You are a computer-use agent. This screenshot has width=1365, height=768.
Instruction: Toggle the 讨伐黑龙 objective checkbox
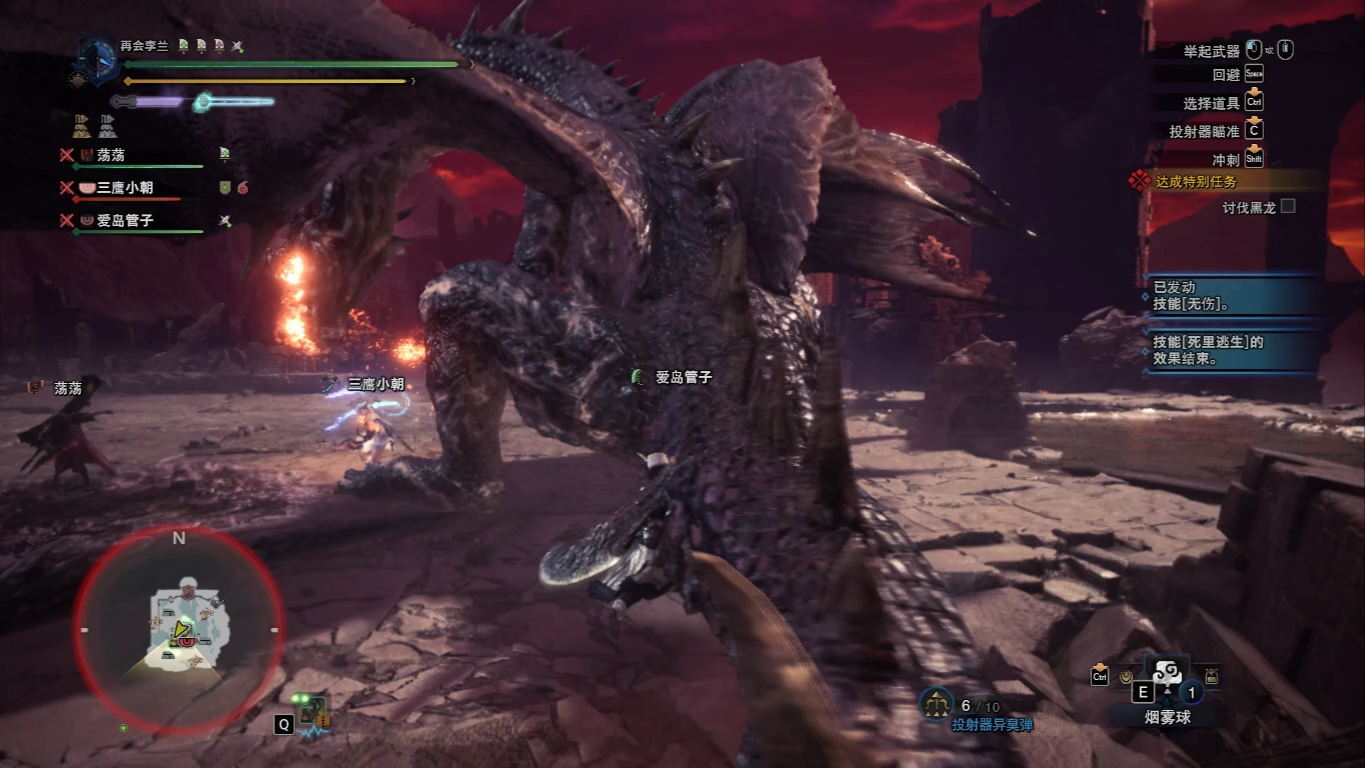pyautogui.click(x=1288, y=206)
